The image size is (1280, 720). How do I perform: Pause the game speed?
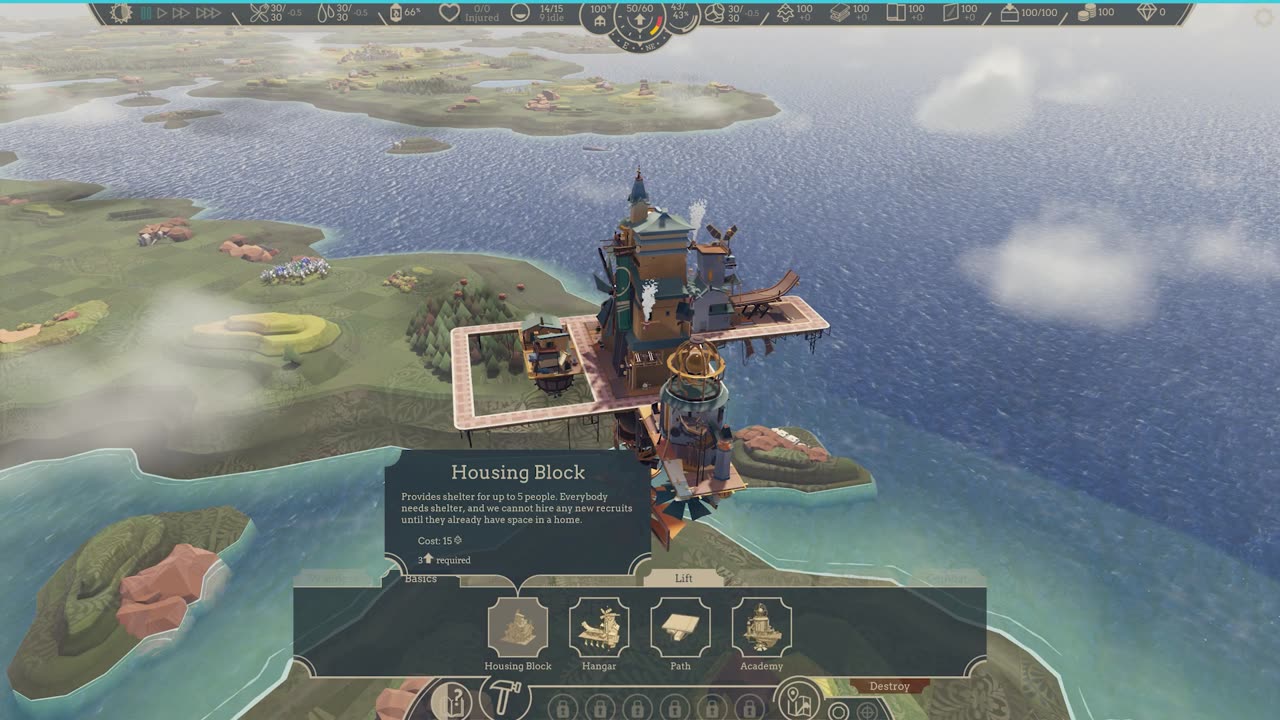tap(146, 13)
